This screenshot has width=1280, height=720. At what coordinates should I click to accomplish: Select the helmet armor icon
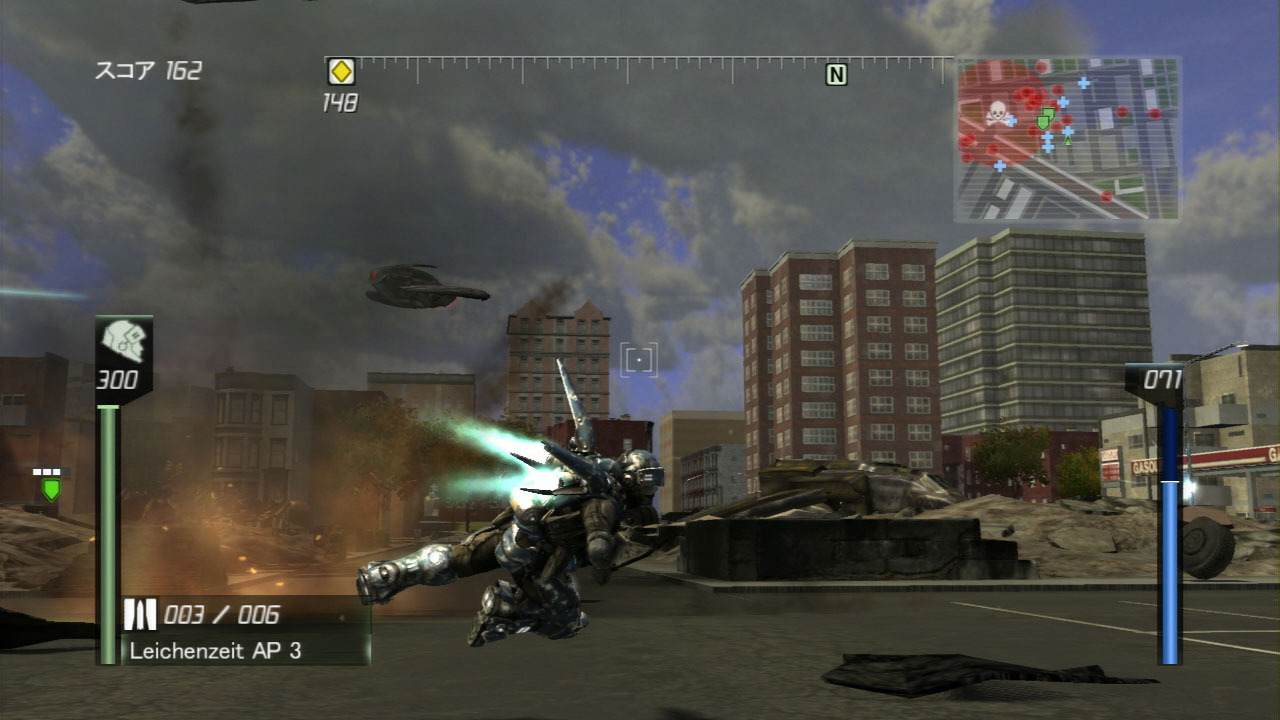pos(124,342)
